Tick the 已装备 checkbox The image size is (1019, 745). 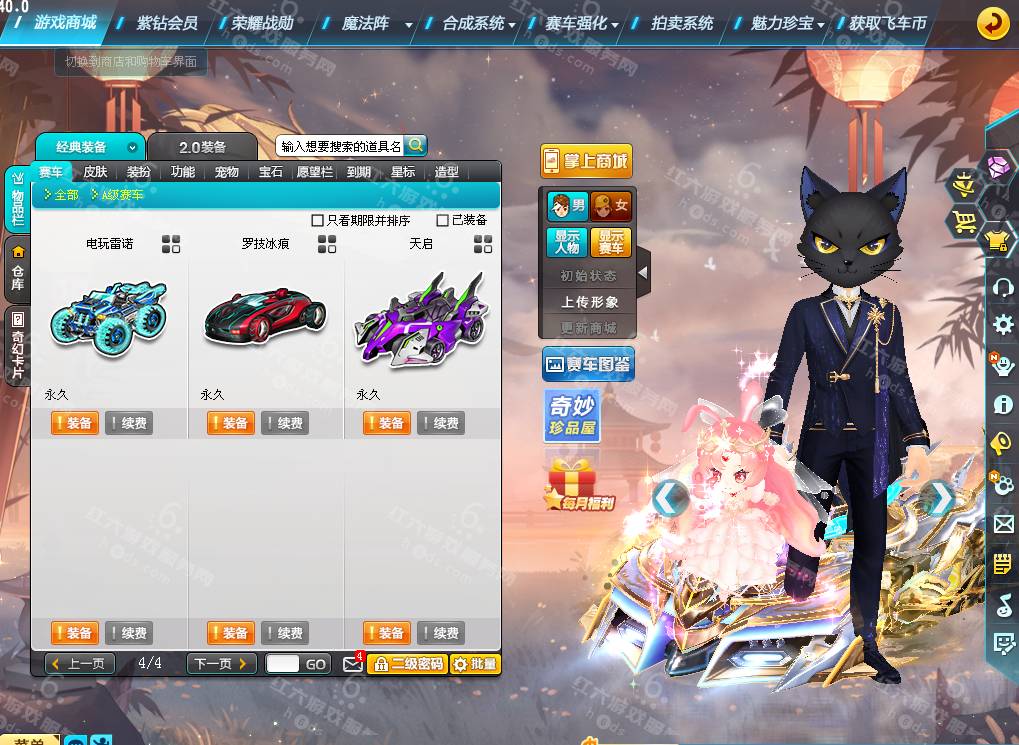(443, 220)
